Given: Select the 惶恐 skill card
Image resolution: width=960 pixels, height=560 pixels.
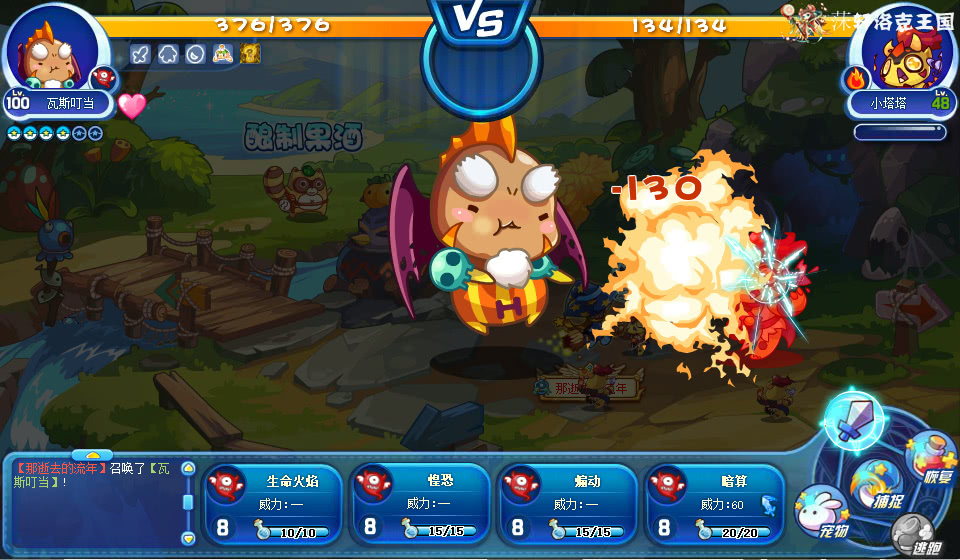Looking at the screenshot, I should [420, 503].
